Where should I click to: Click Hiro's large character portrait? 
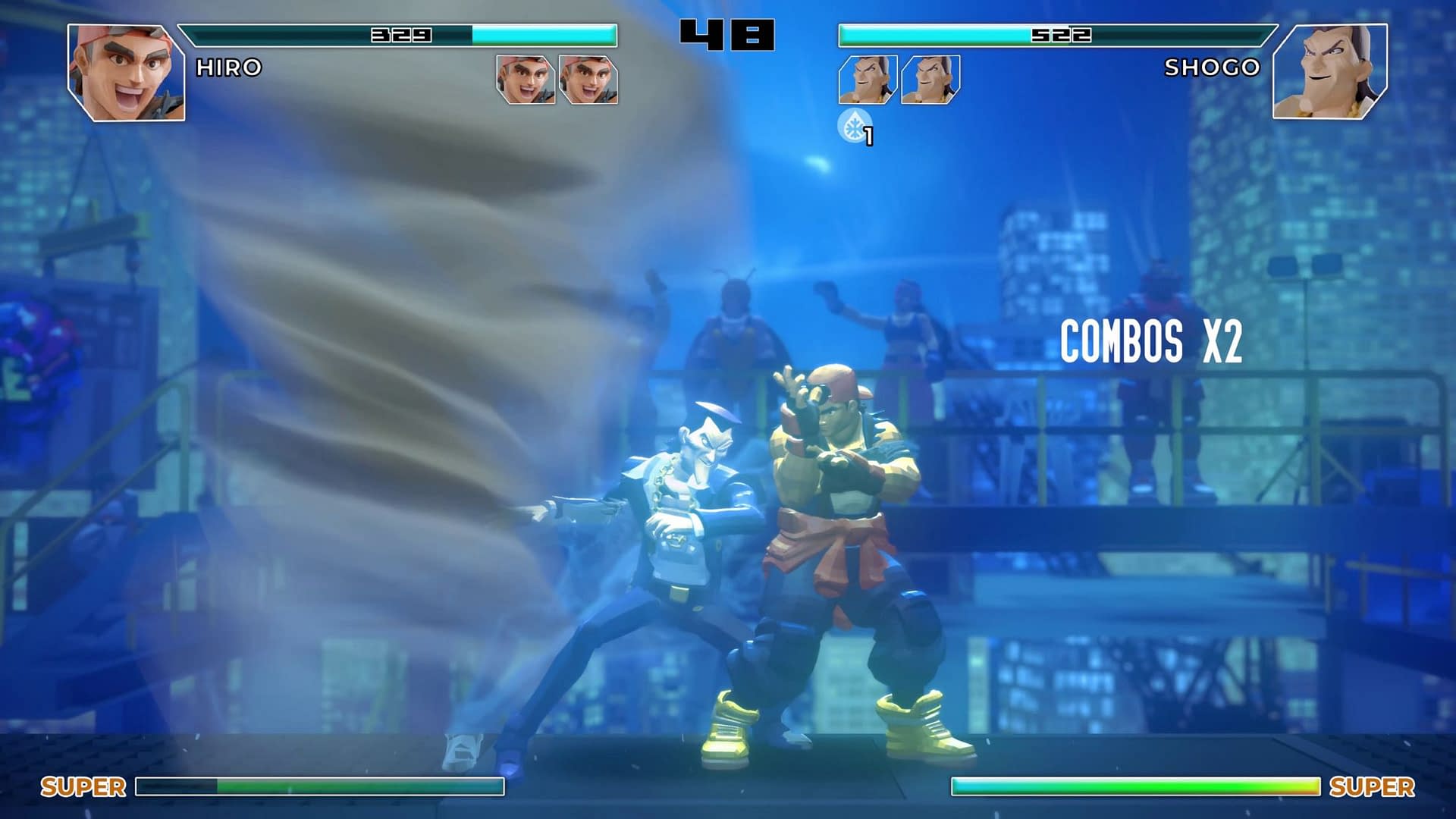(x=126, y=72)
